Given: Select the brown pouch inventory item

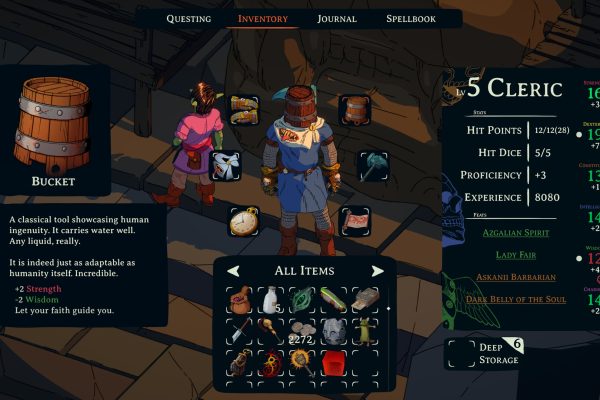Looking at the screenshot, I should [239, 300].
